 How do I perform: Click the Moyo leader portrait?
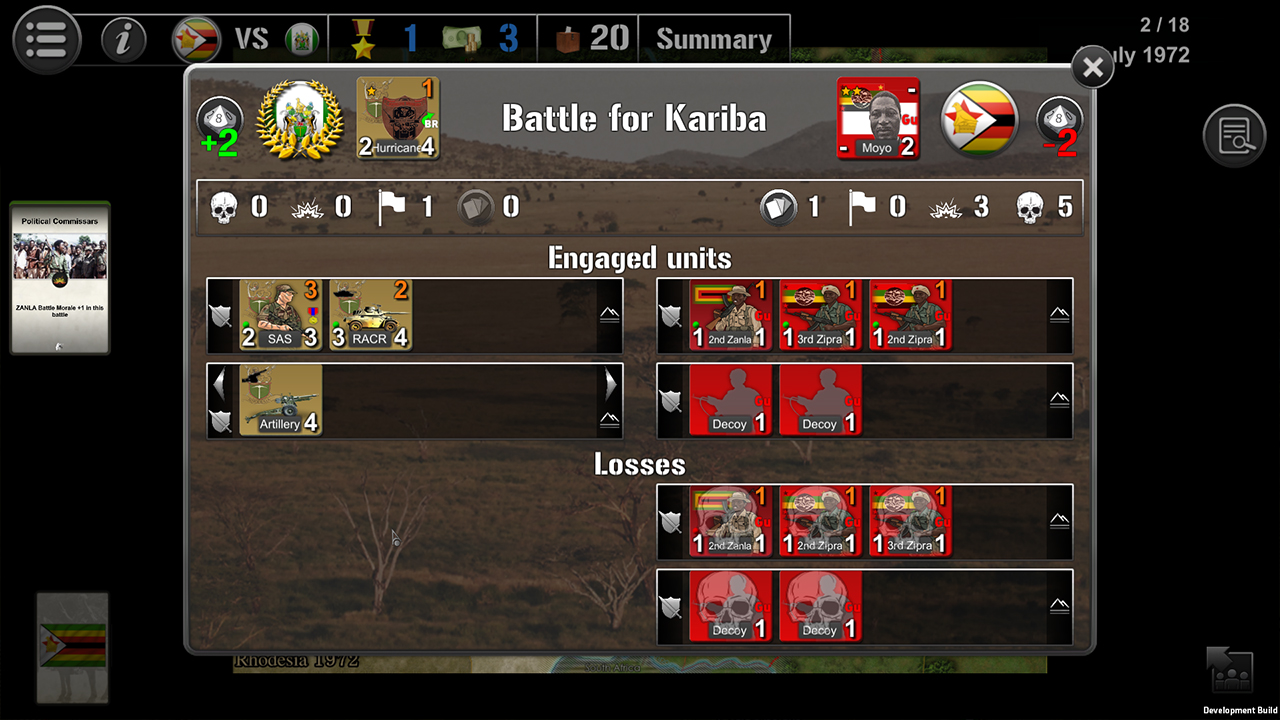coord(878,118)
